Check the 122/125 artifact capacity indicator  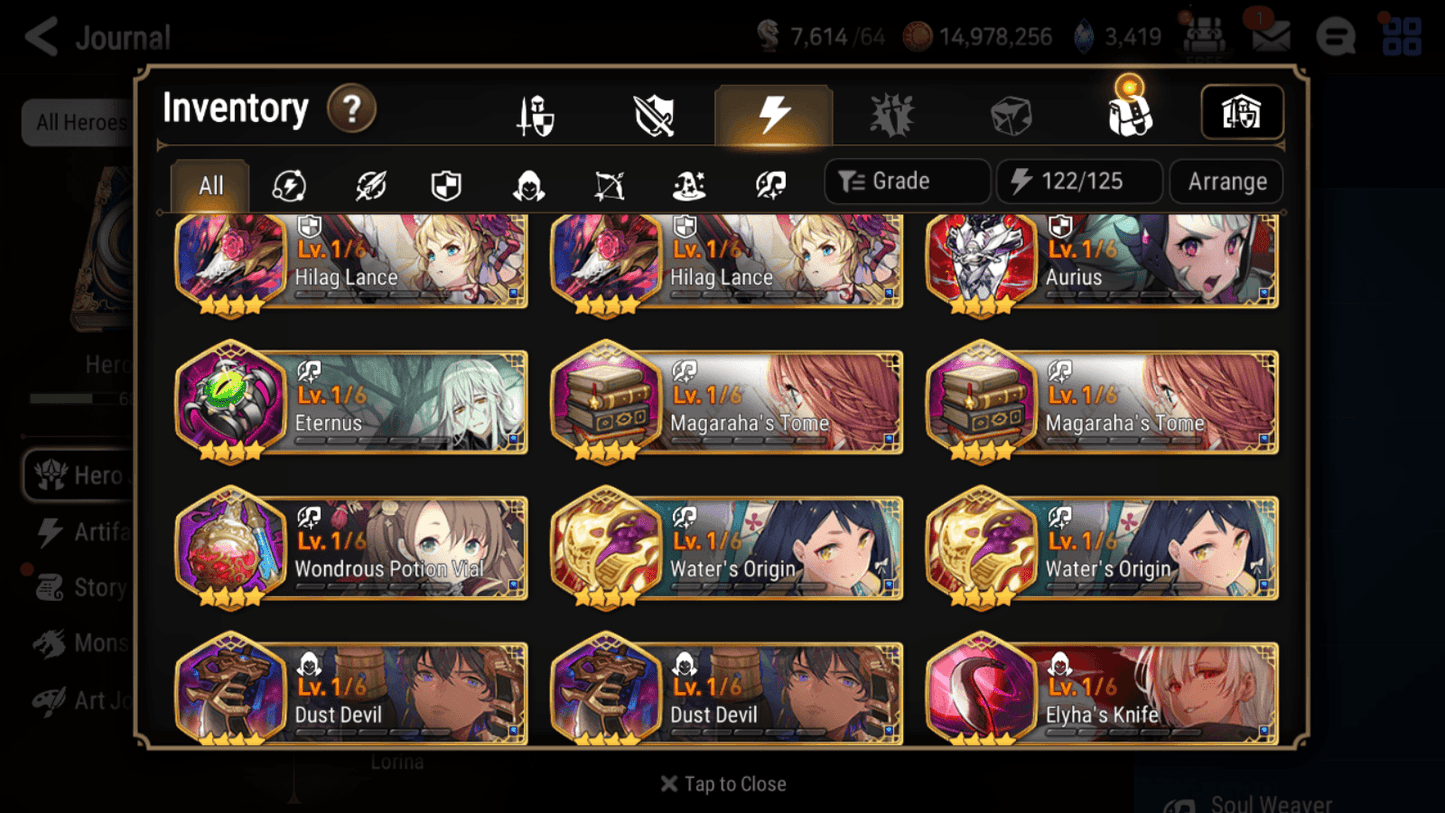coord(1079,181)
